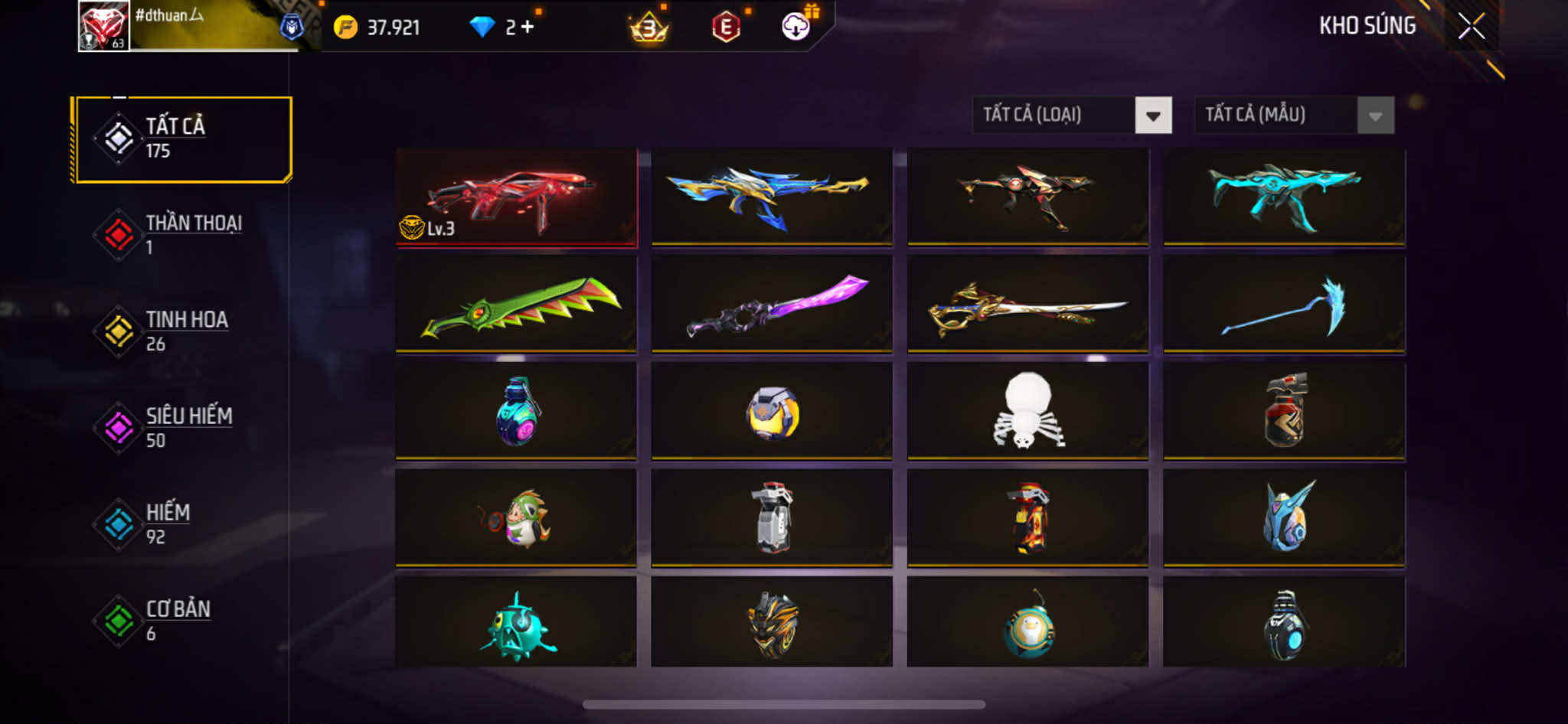Pick the blue and gold rifle skin
This screenshot has height=724, width=1568.
click(x=772, y=197)
